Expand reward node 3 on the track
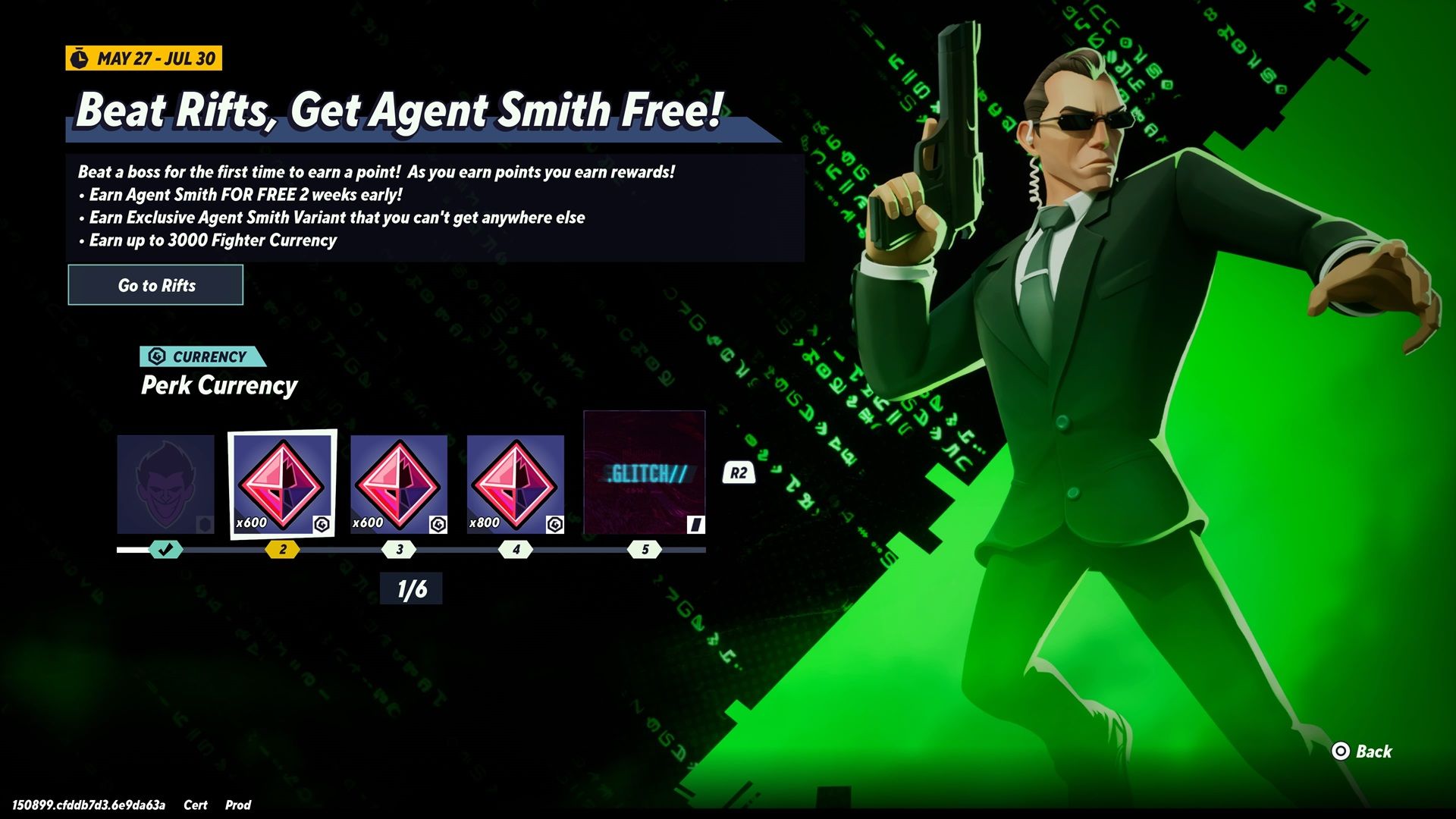The image size is (1456, 819). 399,550
